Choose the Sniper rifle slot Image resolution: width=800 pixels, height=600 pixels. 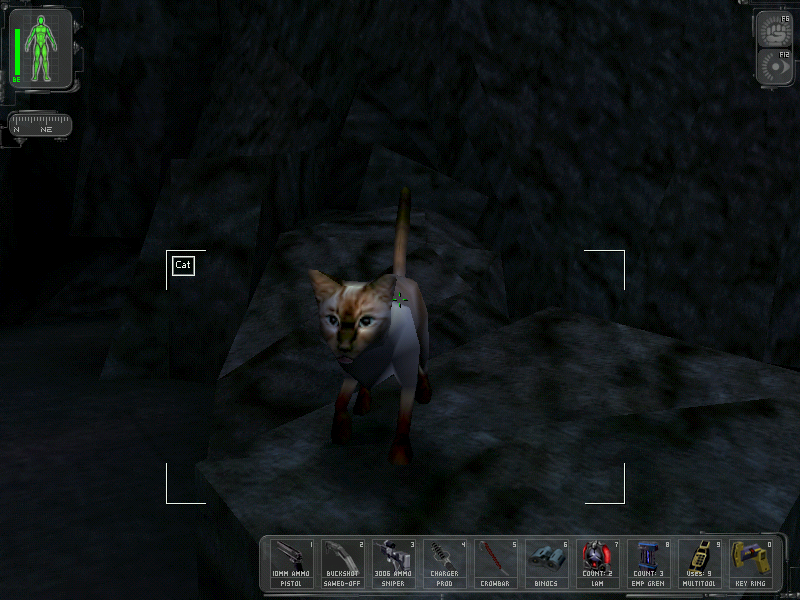coord(395,564)
